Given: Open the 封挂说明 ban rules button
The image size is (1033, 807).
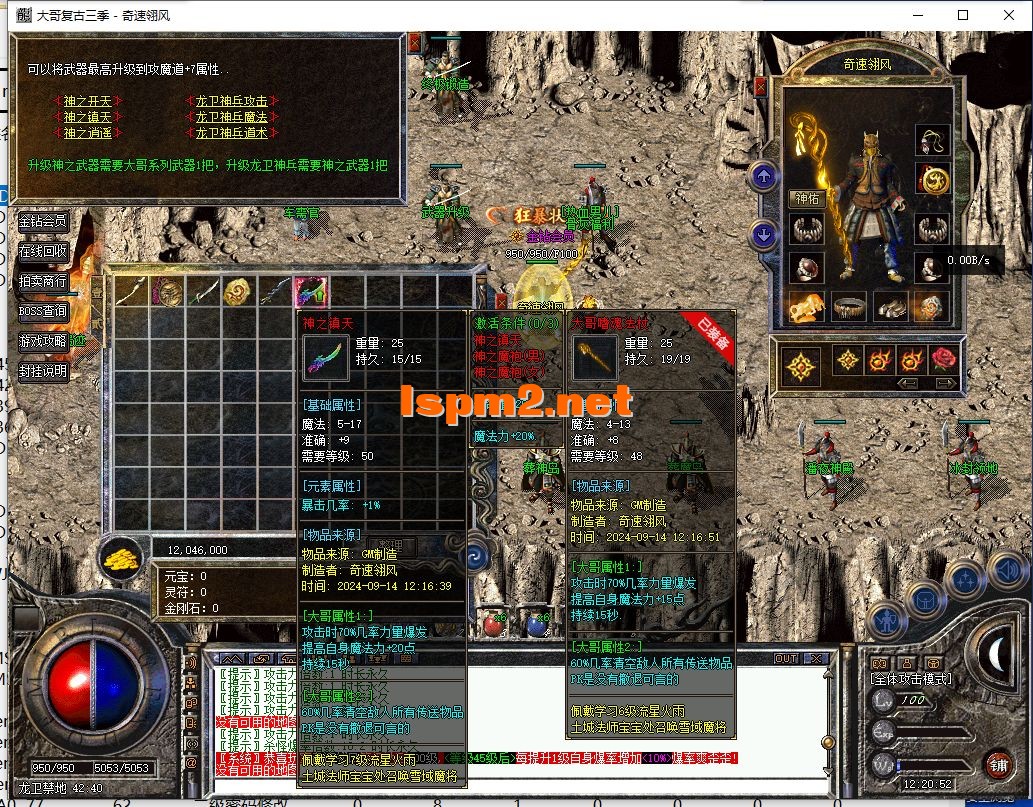Looking at the screenshot, I should [x=43, y=371].
